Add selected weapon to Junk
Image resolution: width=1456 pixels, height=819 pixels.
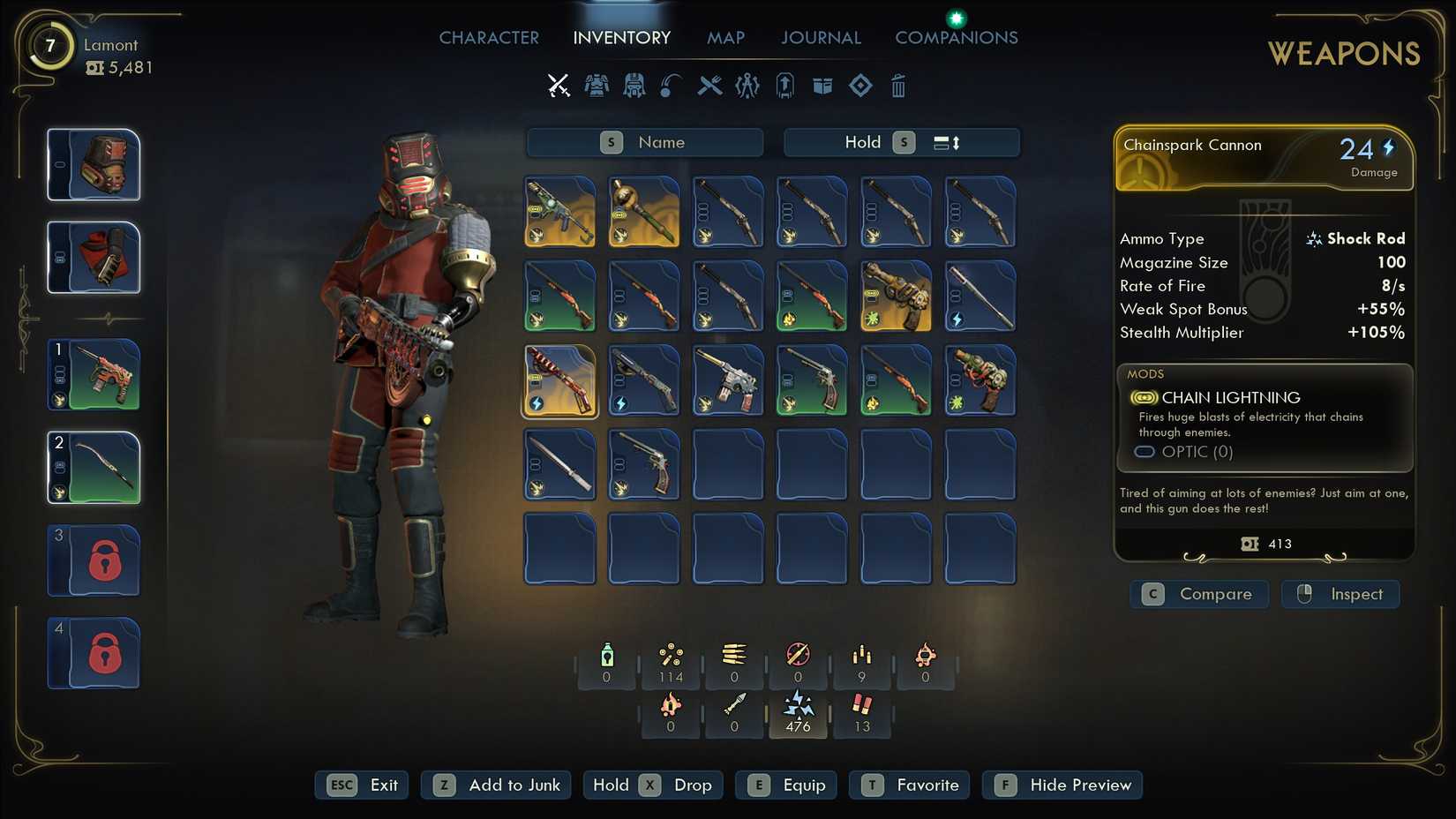click(496, 785)
